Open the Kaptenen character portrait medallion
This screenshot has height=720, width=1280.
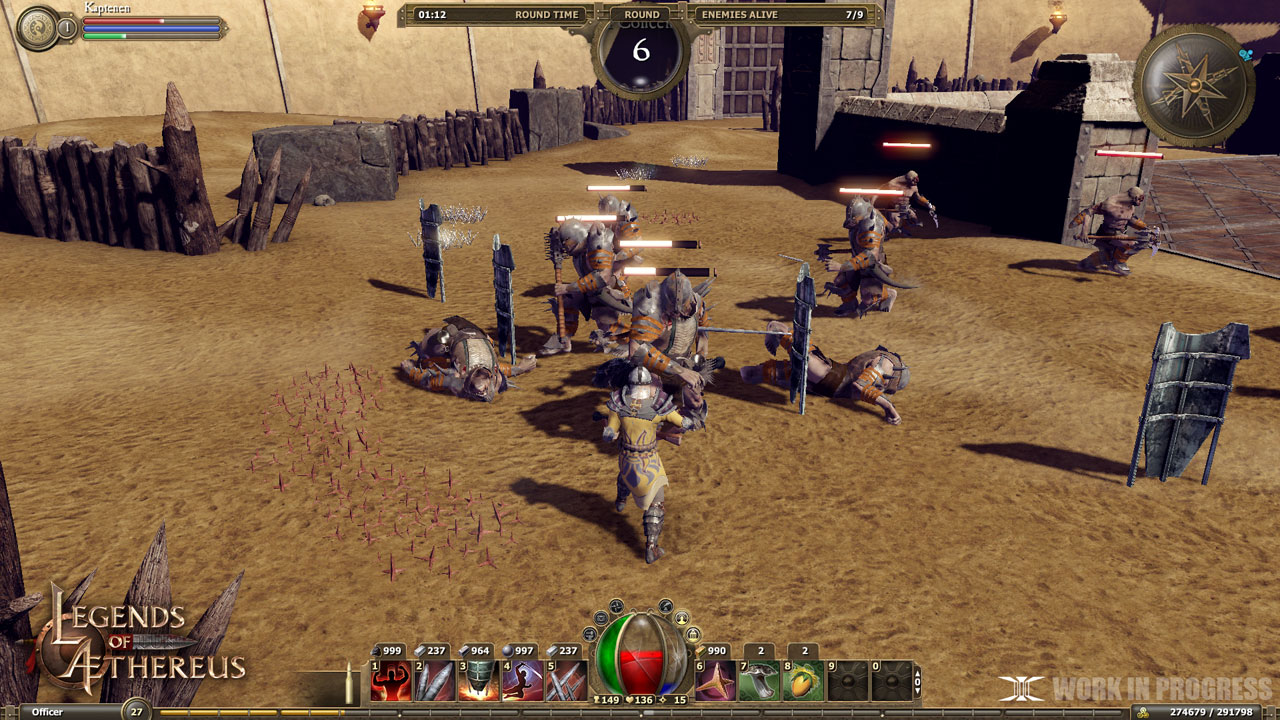(x=38, y=27)
